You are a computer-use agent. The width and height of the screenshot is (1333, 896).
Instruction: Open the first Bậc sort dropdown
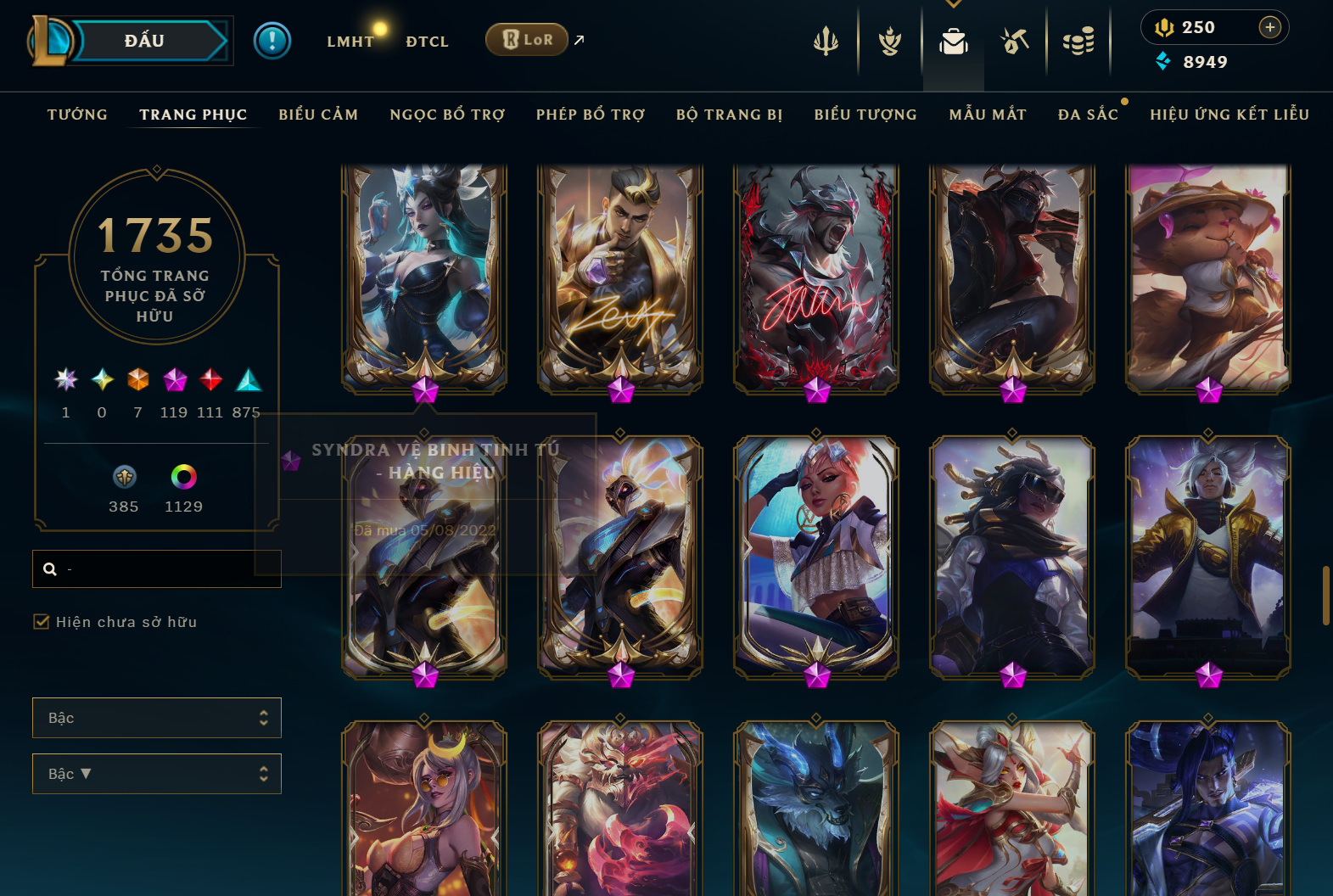[x=156, y=717]
